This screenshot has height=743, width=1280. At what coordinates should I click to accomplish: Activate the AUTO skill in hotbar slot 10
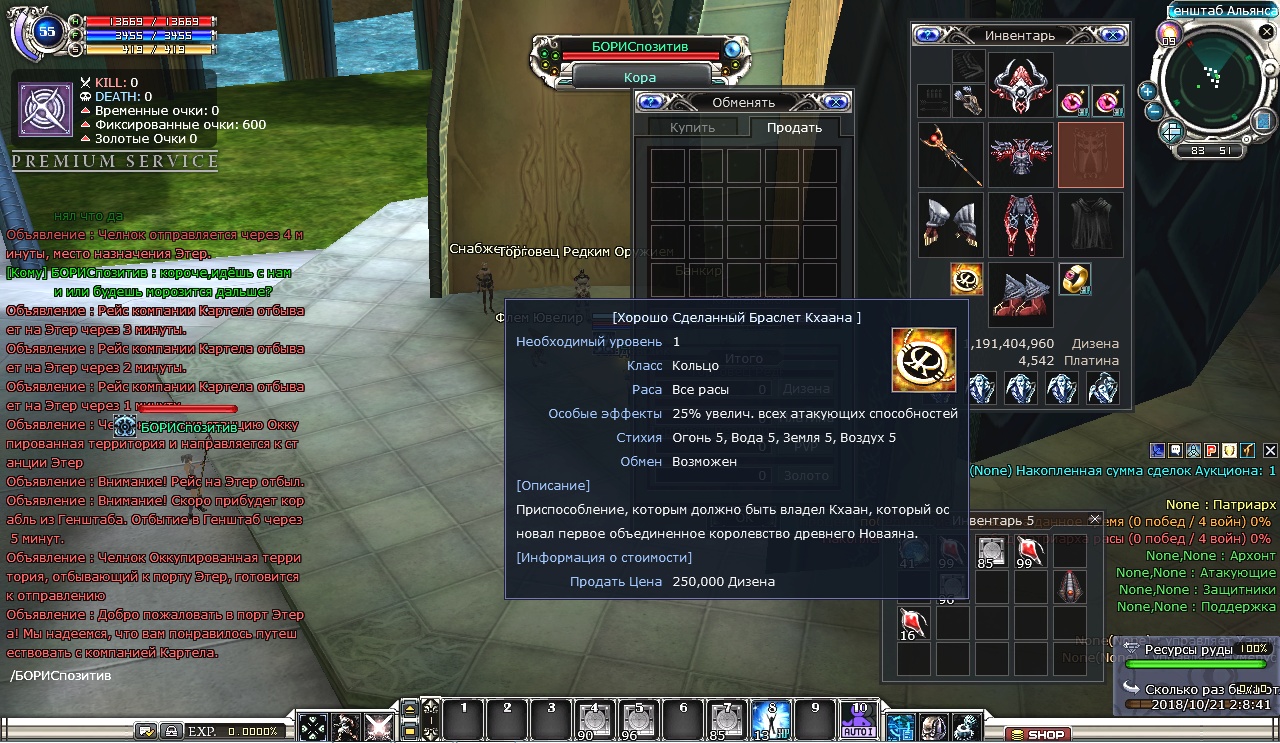(858, 720)
